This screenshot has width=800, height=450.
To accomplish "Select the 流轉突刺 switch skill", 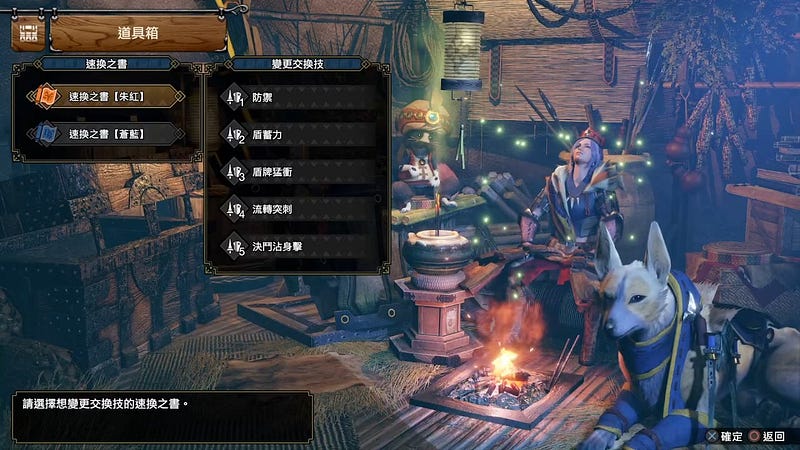I will (300, 209).
